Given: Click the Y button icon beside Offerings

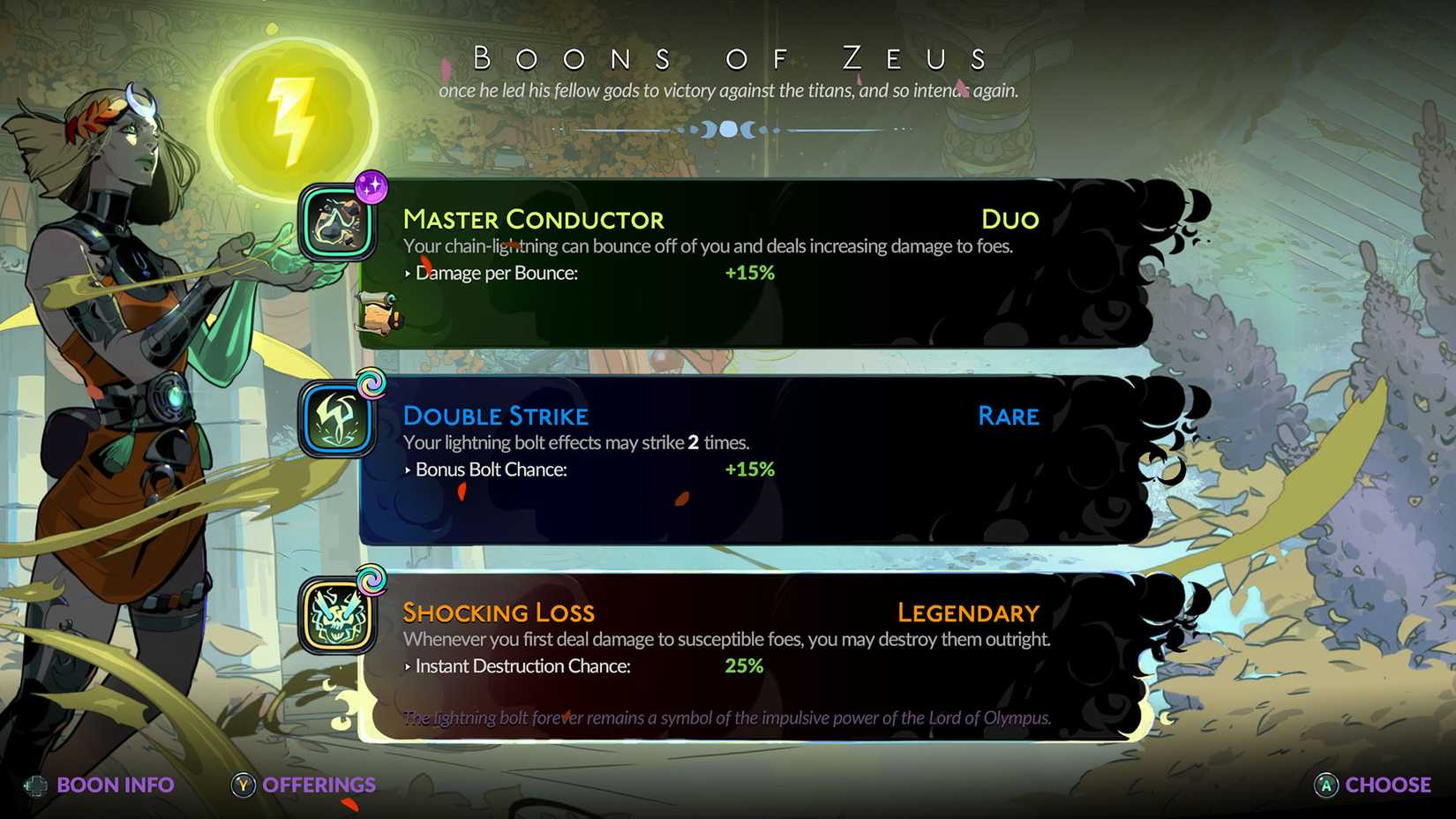Looking at the screenshot, I should tap(241, 785).
